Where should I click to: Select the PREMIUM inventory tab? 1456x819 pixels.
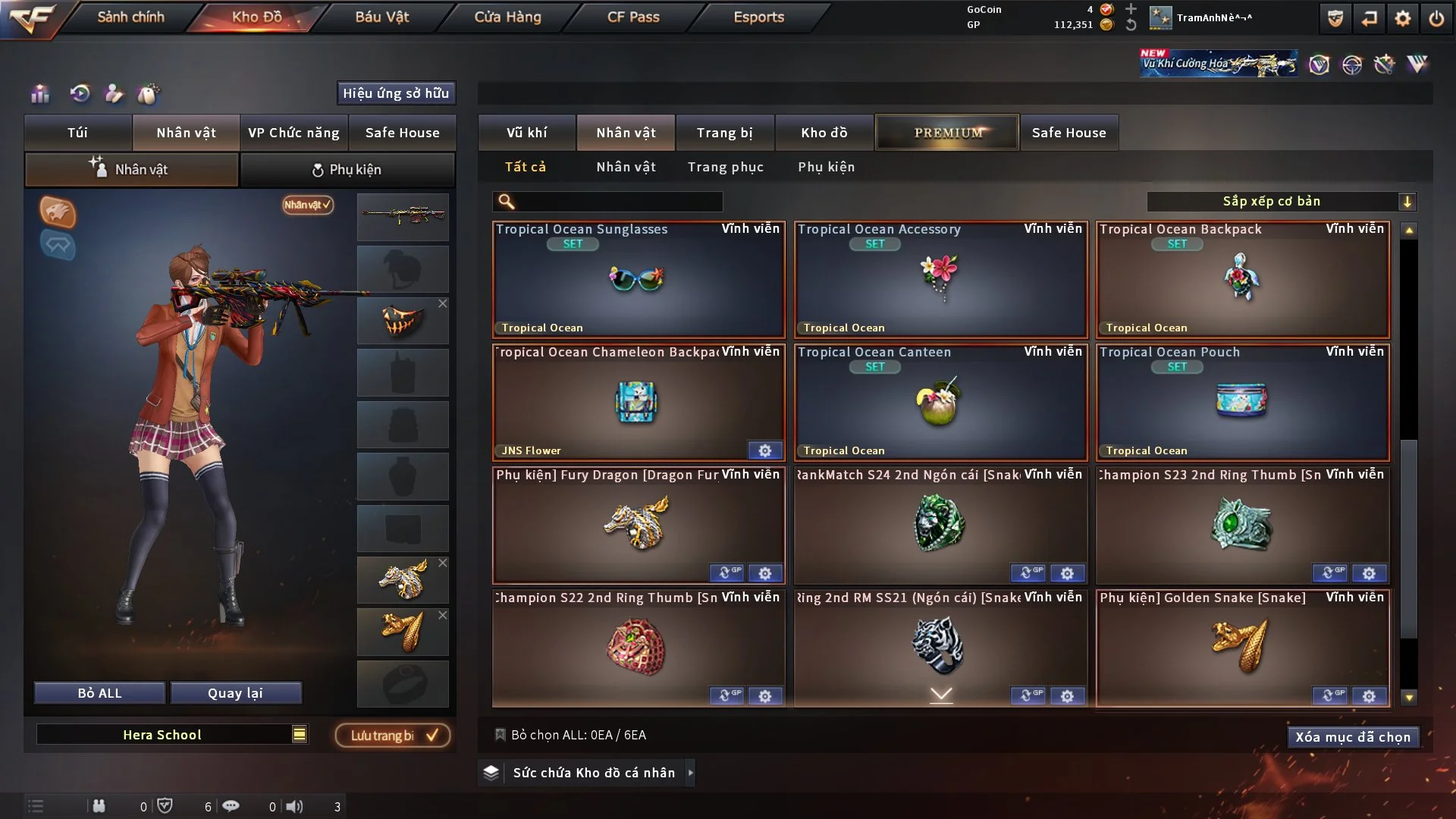point(947,133)
